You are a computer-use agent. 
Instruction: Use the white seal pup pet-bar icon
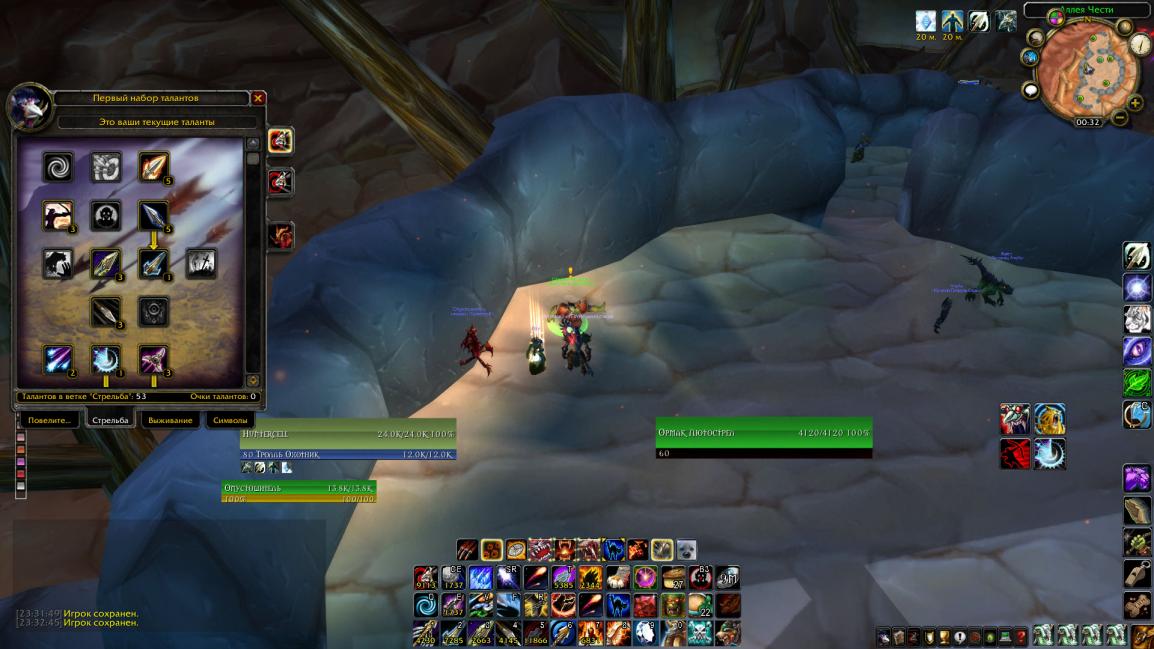click(x=686, y=549)
